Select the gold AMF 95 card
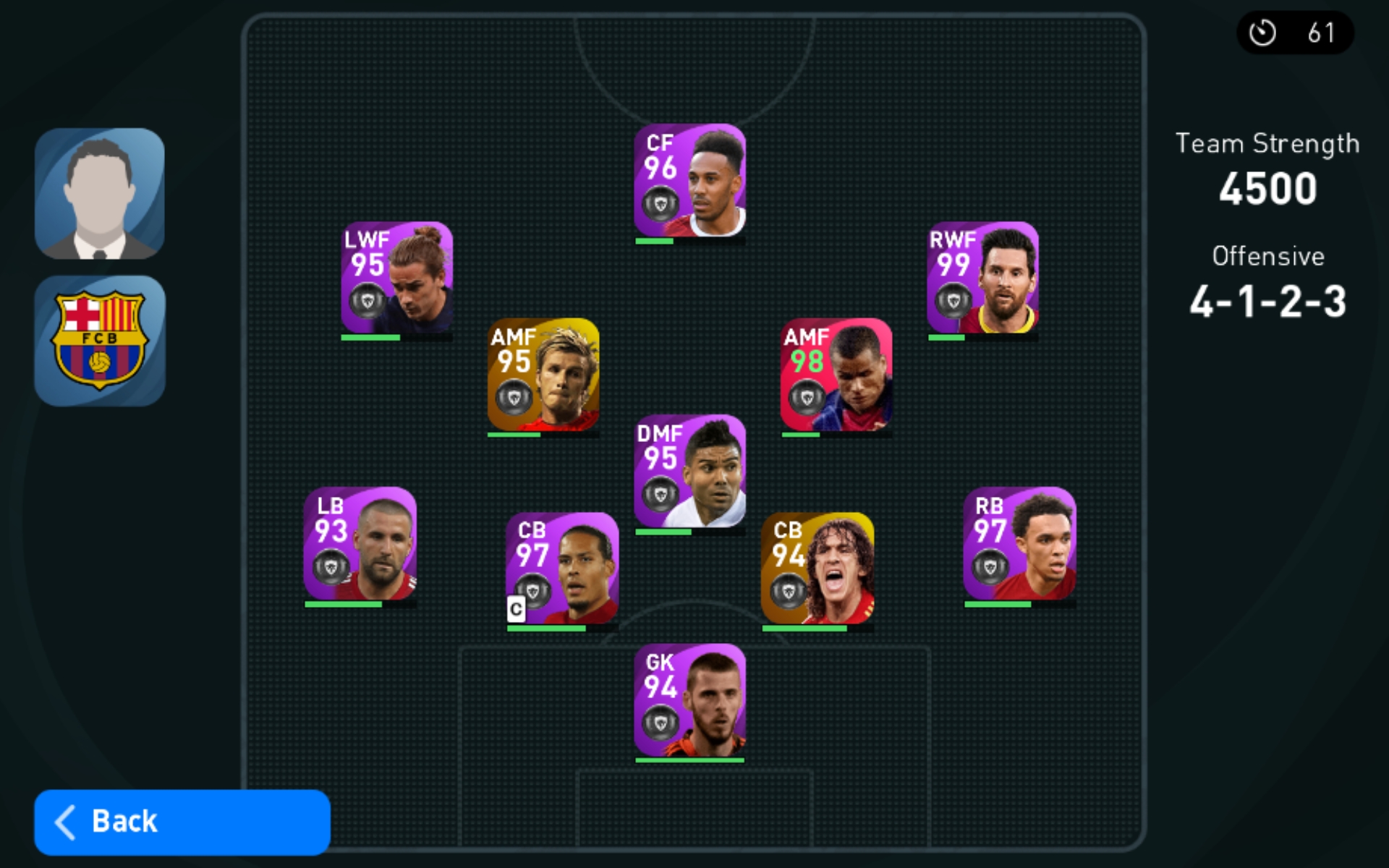Viewport: 1389px width, 868px height. tap(543, 375)
